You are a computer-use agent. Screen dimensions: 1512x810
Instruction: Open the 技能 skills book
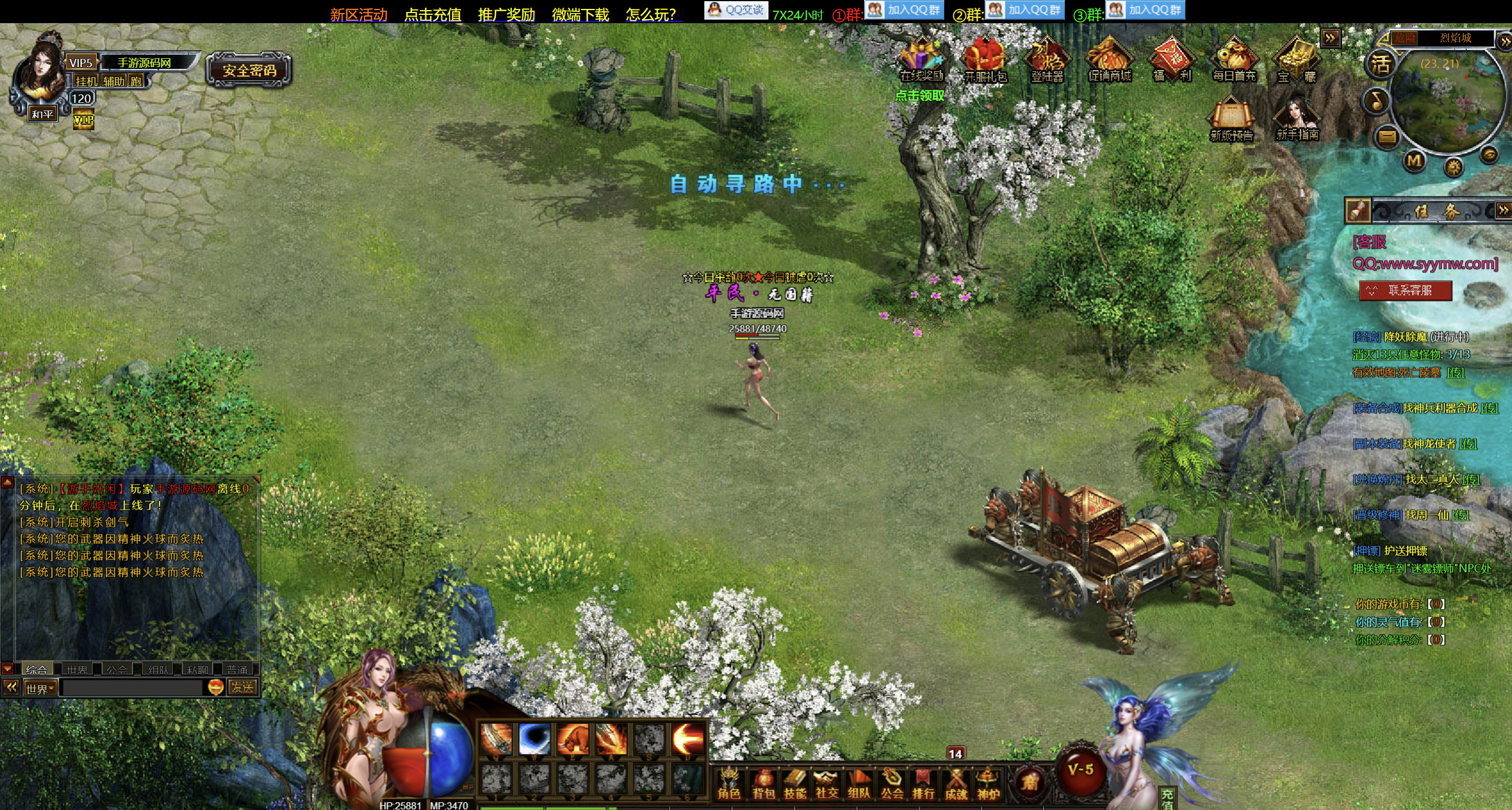tap(795, 783)
